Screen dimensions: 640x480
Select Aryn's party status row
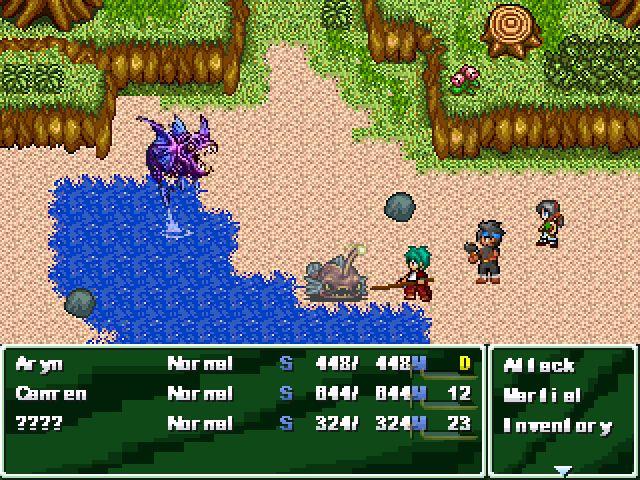click(x=40, y=364)
